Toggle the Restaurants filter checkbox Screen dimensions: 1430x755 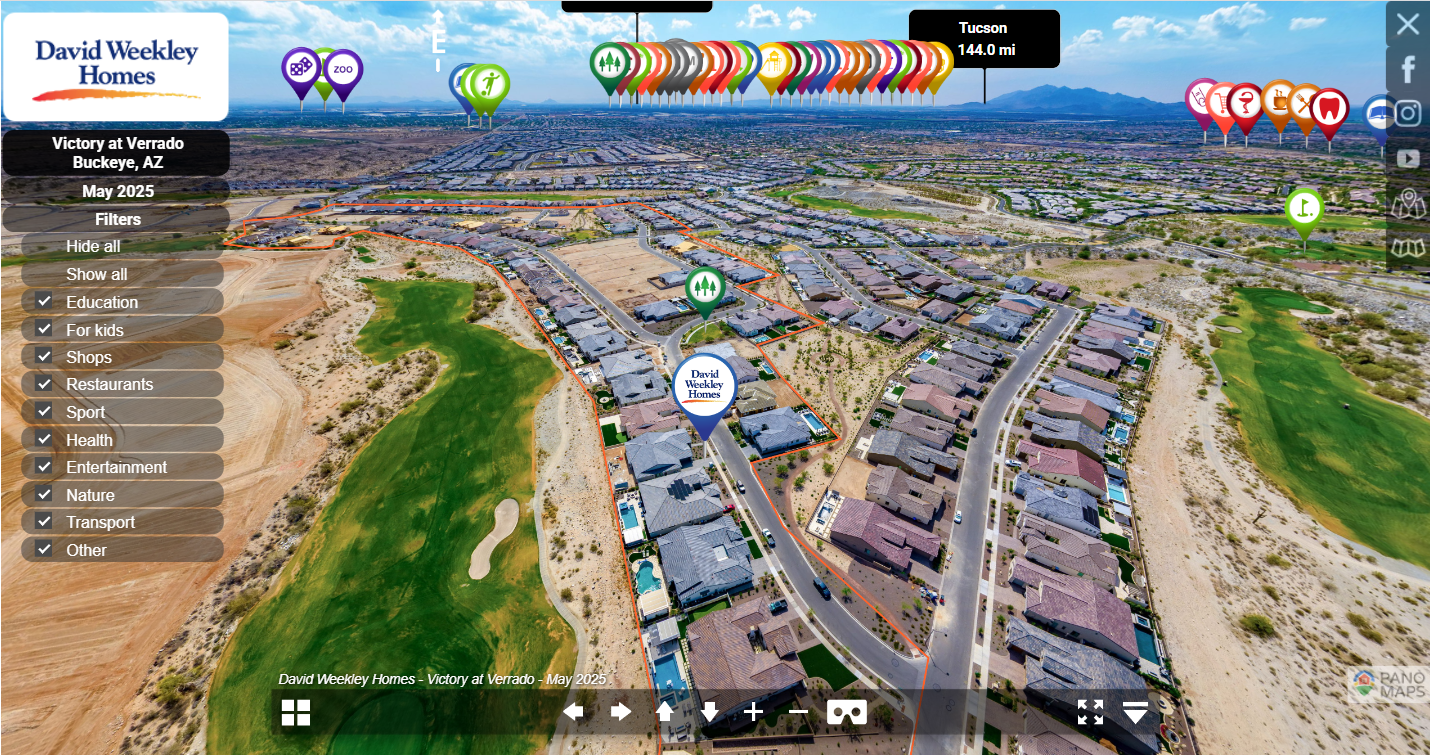tap(44, 384)
